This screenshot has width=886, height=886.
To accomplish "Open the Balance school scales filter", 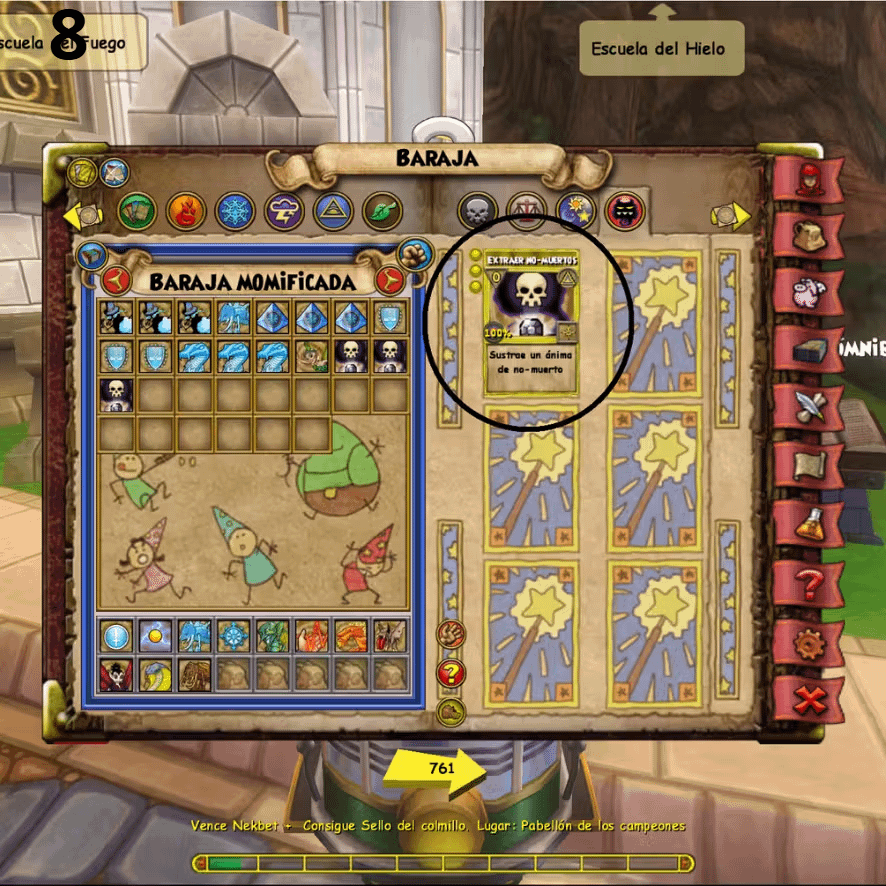I will tap(526, 211).
